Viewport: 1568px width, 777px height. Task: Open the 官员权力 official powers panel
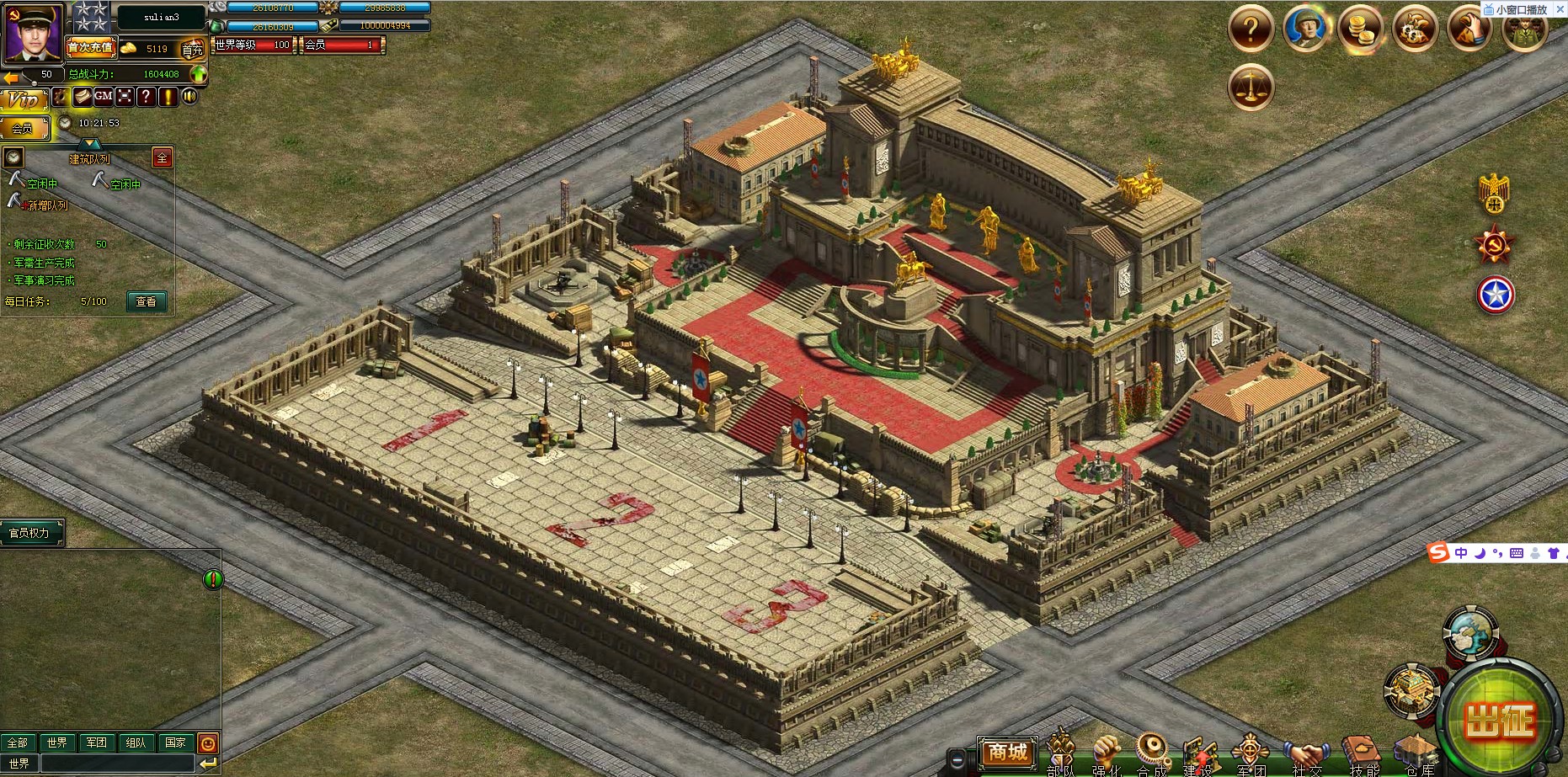tap(30, 533)
